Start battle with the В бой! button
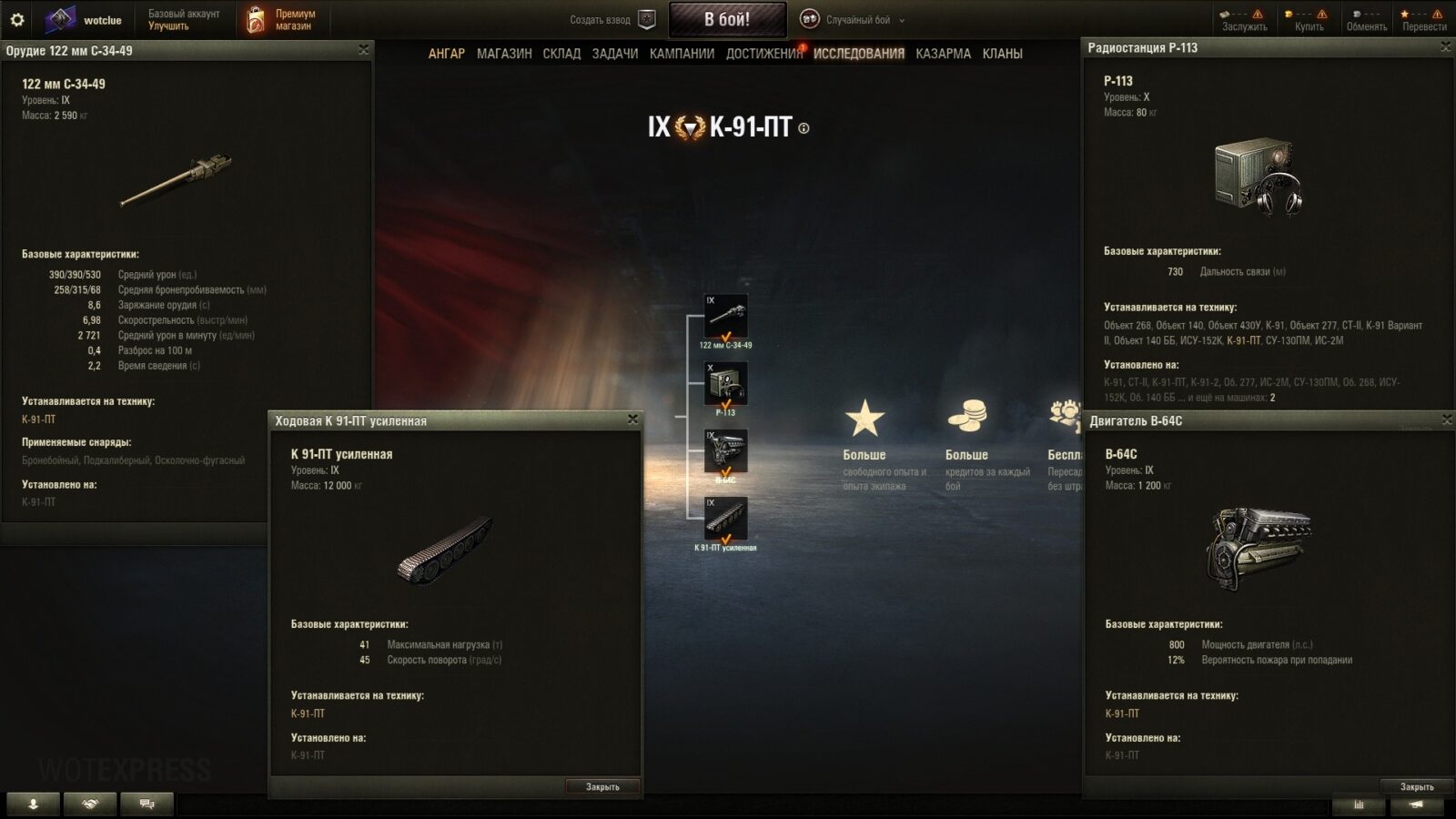This screenshot has height=819, width=1456. click(727, 19)
